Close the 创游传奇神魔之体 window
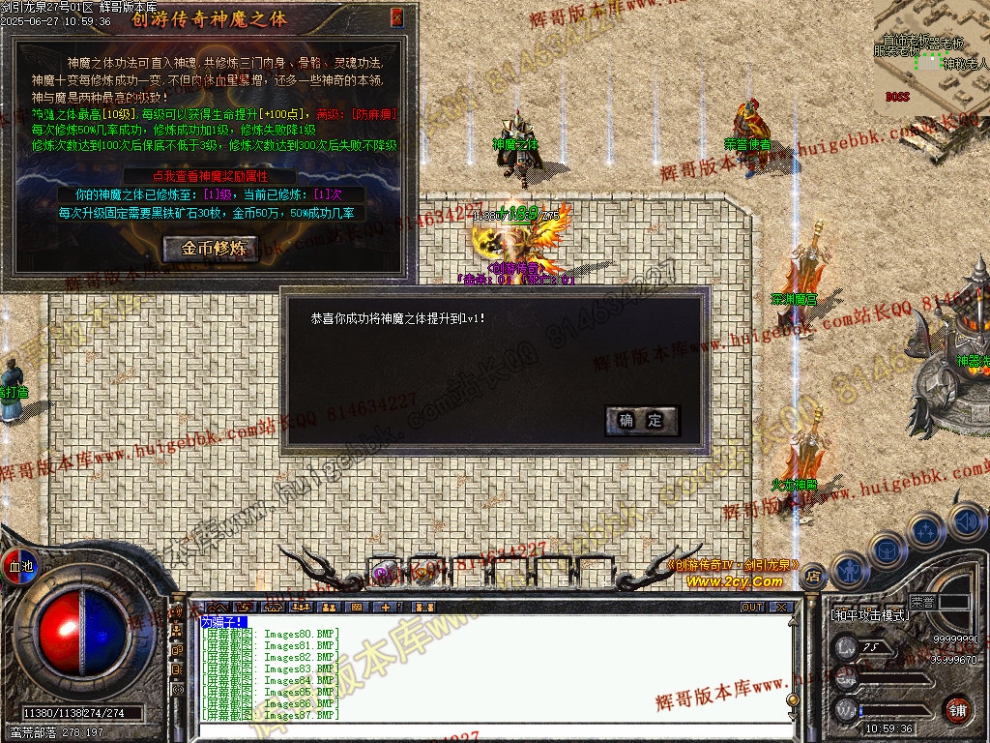Image resolution: width=990 pixels, height=743 pixels. 397,17
